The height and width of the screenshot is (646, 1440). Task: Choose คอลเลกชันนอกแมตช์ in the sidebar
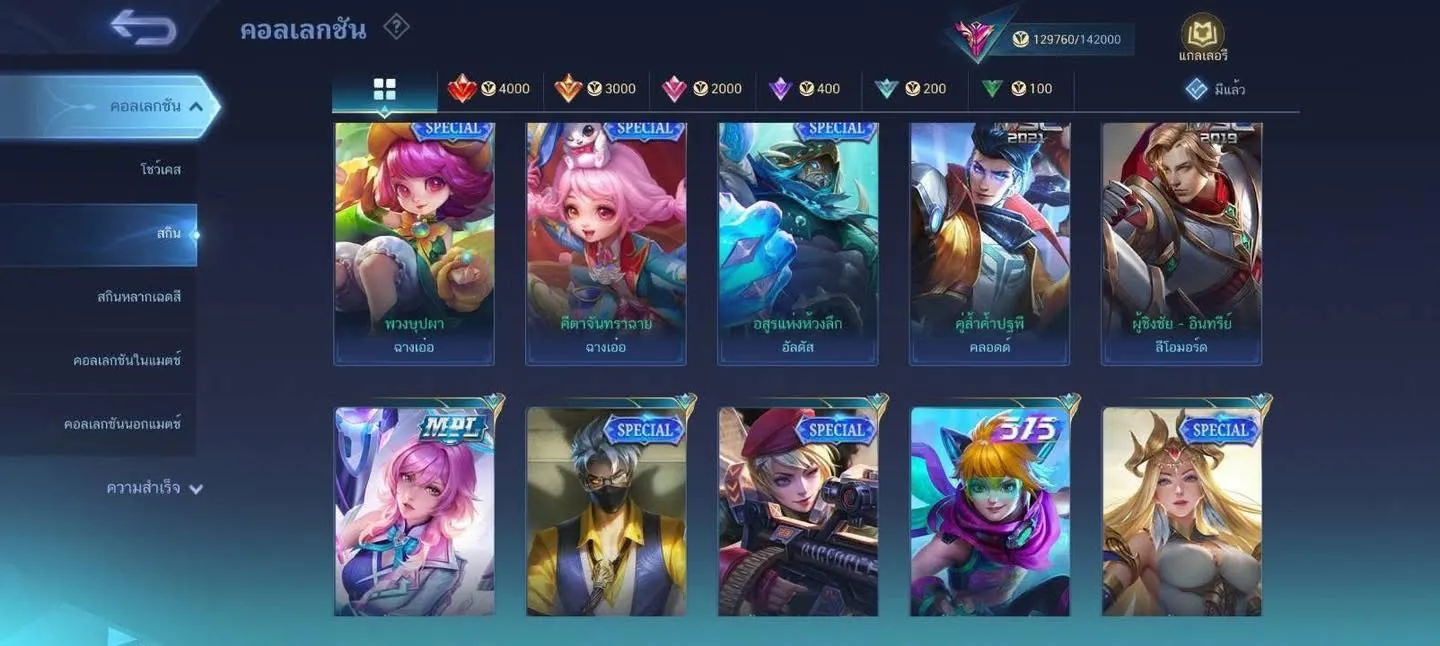point(122,424)
